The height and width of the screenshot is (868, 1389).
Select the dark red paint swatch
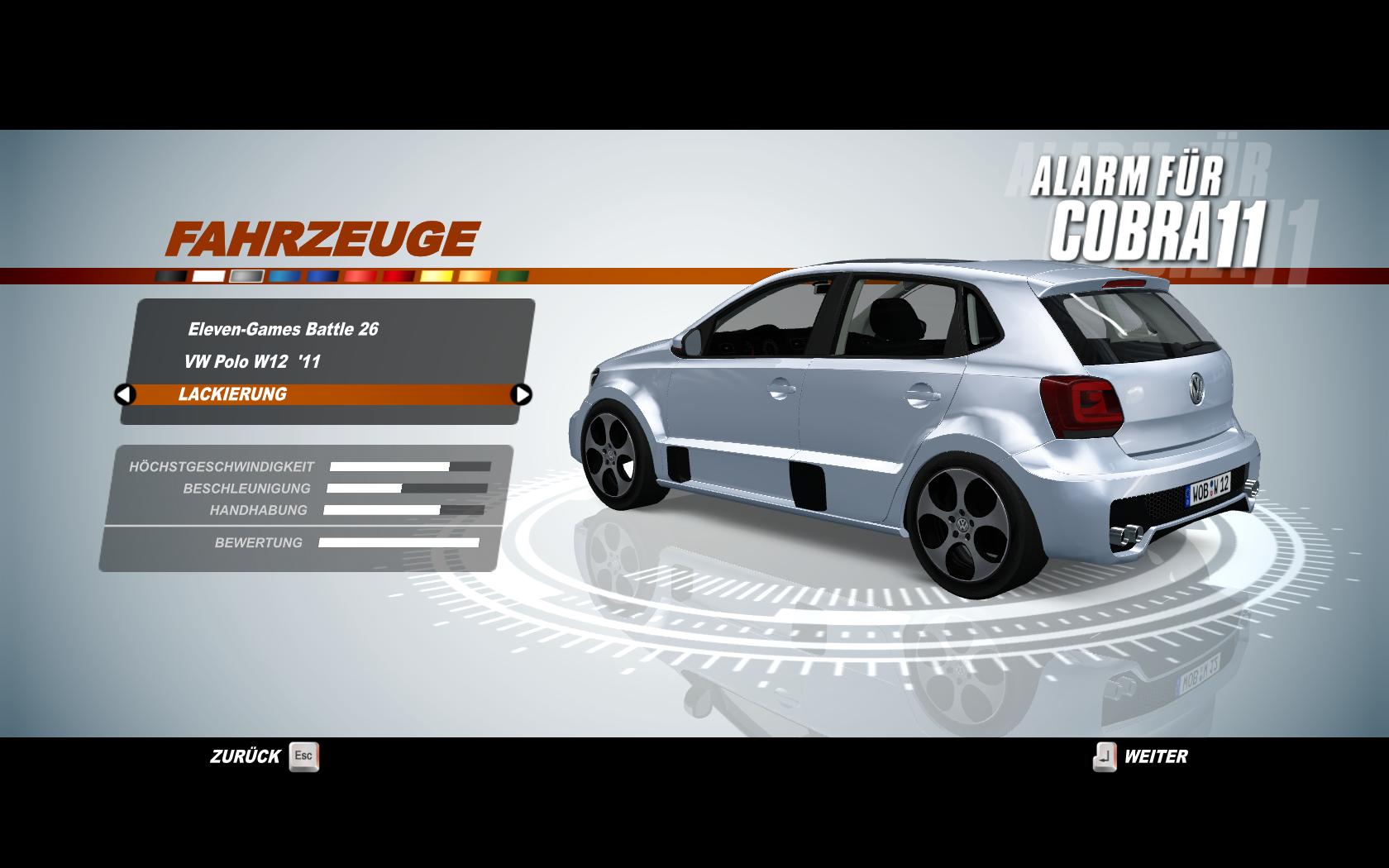(399, 276)
